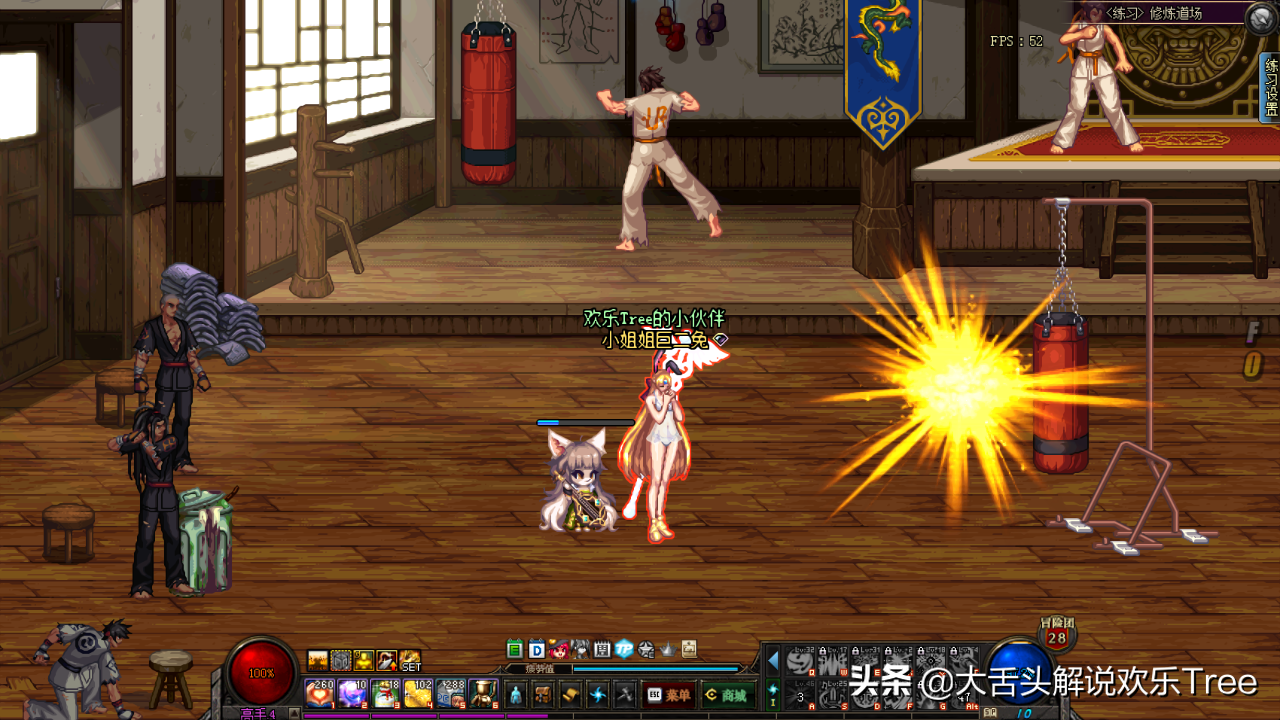Use the purple orb item in slot 2

(352, 693)
